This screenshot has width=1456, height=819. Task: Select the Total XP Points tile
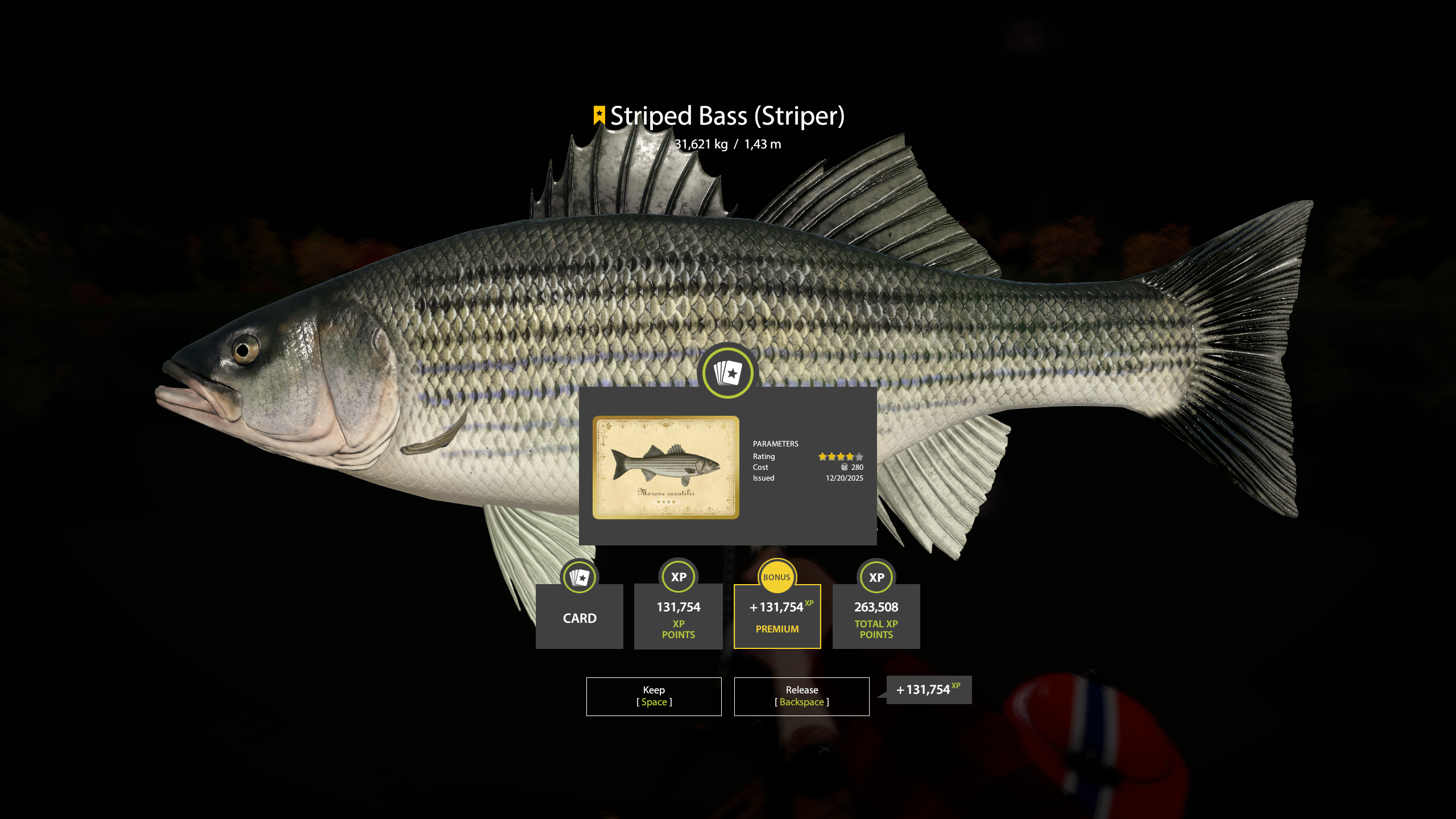point(876,617)
